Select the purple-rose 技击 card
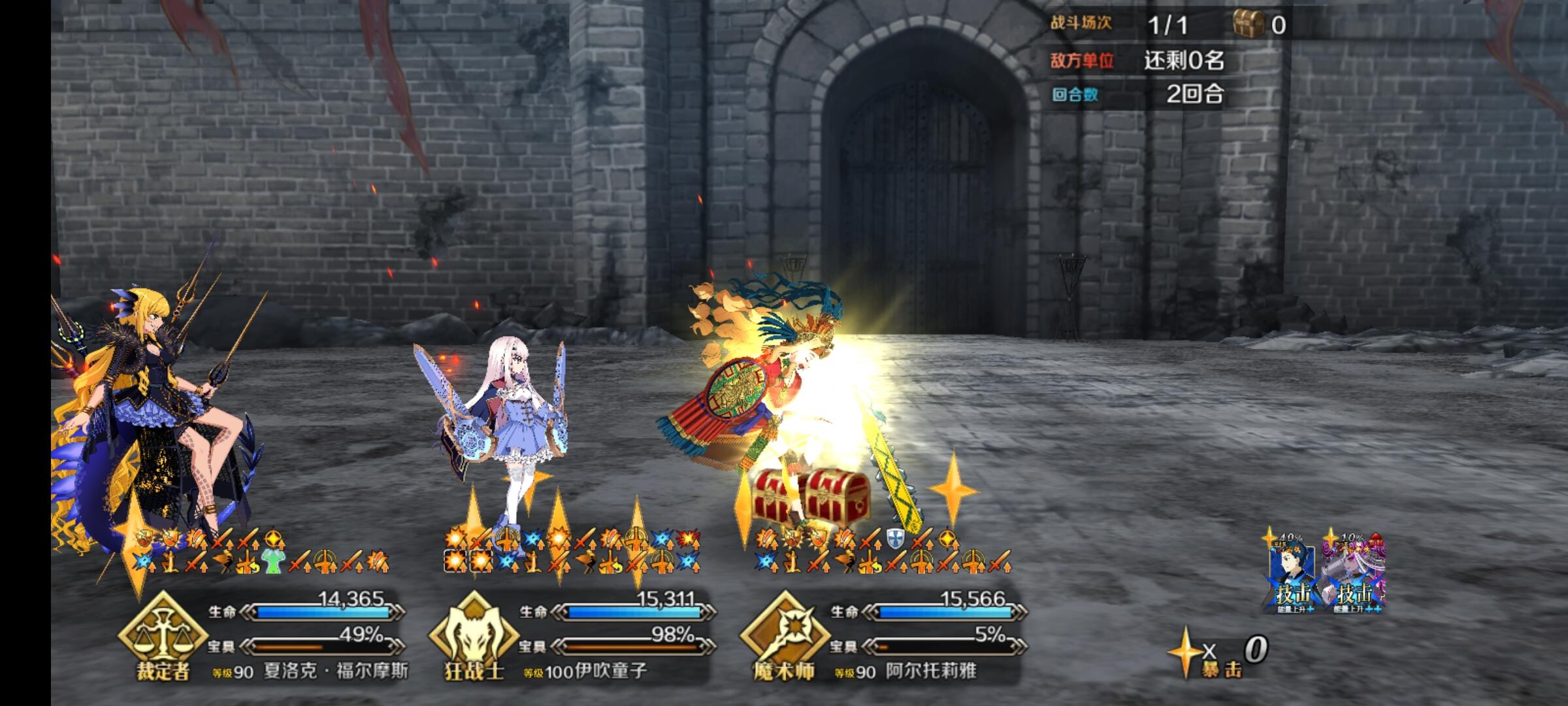This screenshot has height=706, width=1568. (x=1353, y=574)
